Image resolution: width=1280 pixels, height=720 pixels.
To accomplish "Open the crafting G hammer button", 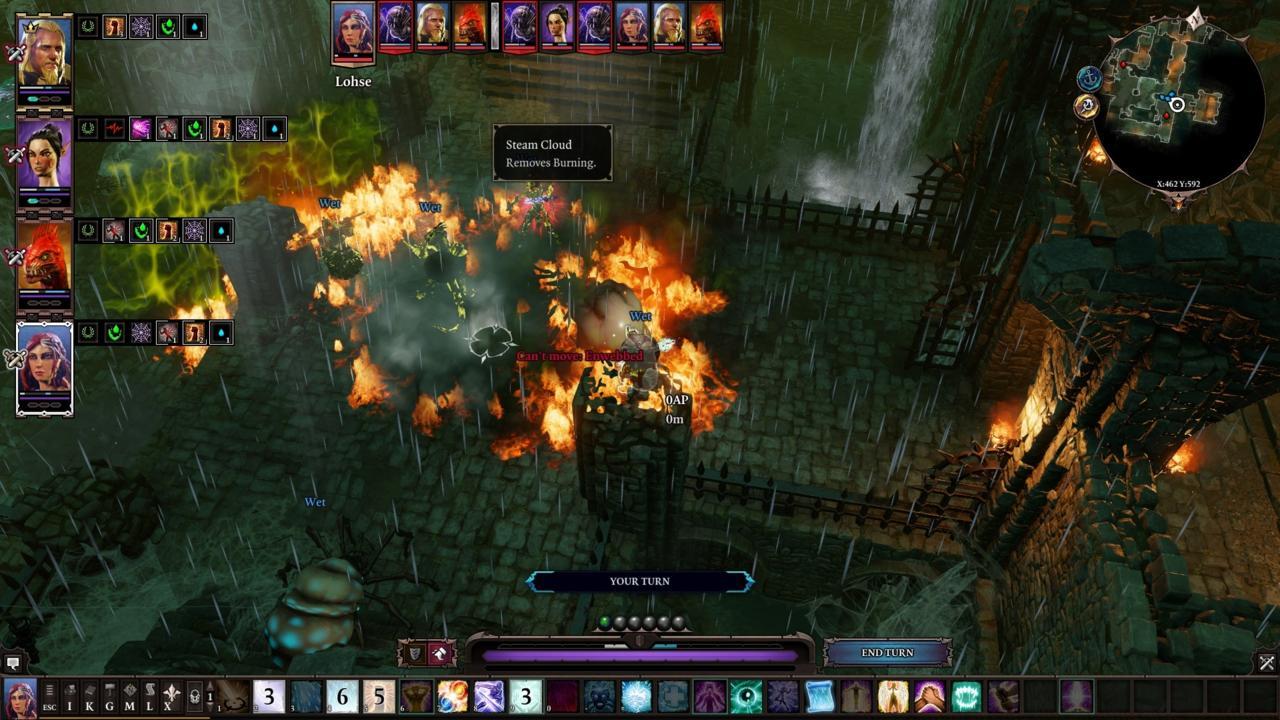I will pos(110,696).
